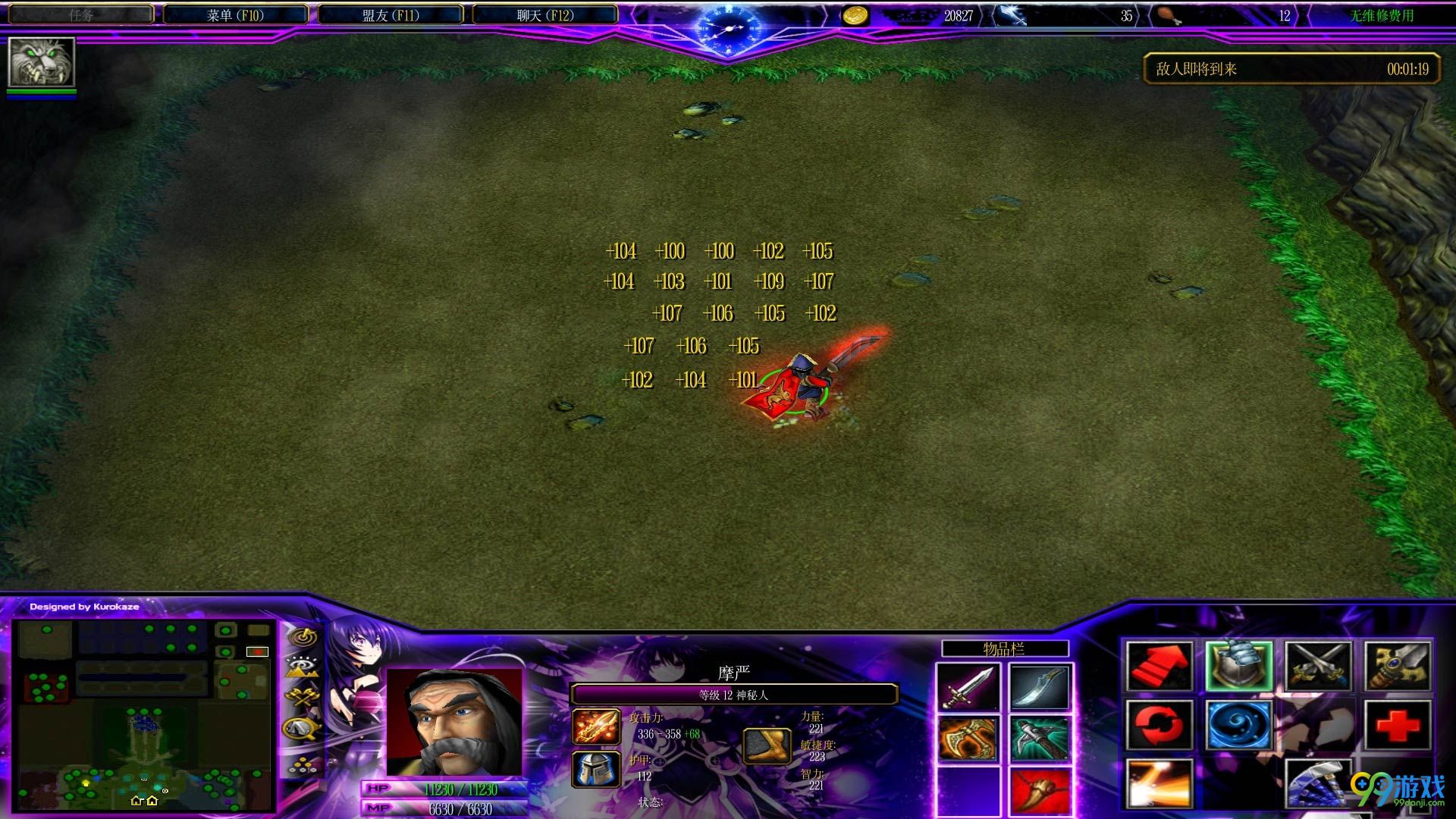Cast the blue swirl ability
This screenshot has width=1456, height=819.
(x=1238, y=726)
